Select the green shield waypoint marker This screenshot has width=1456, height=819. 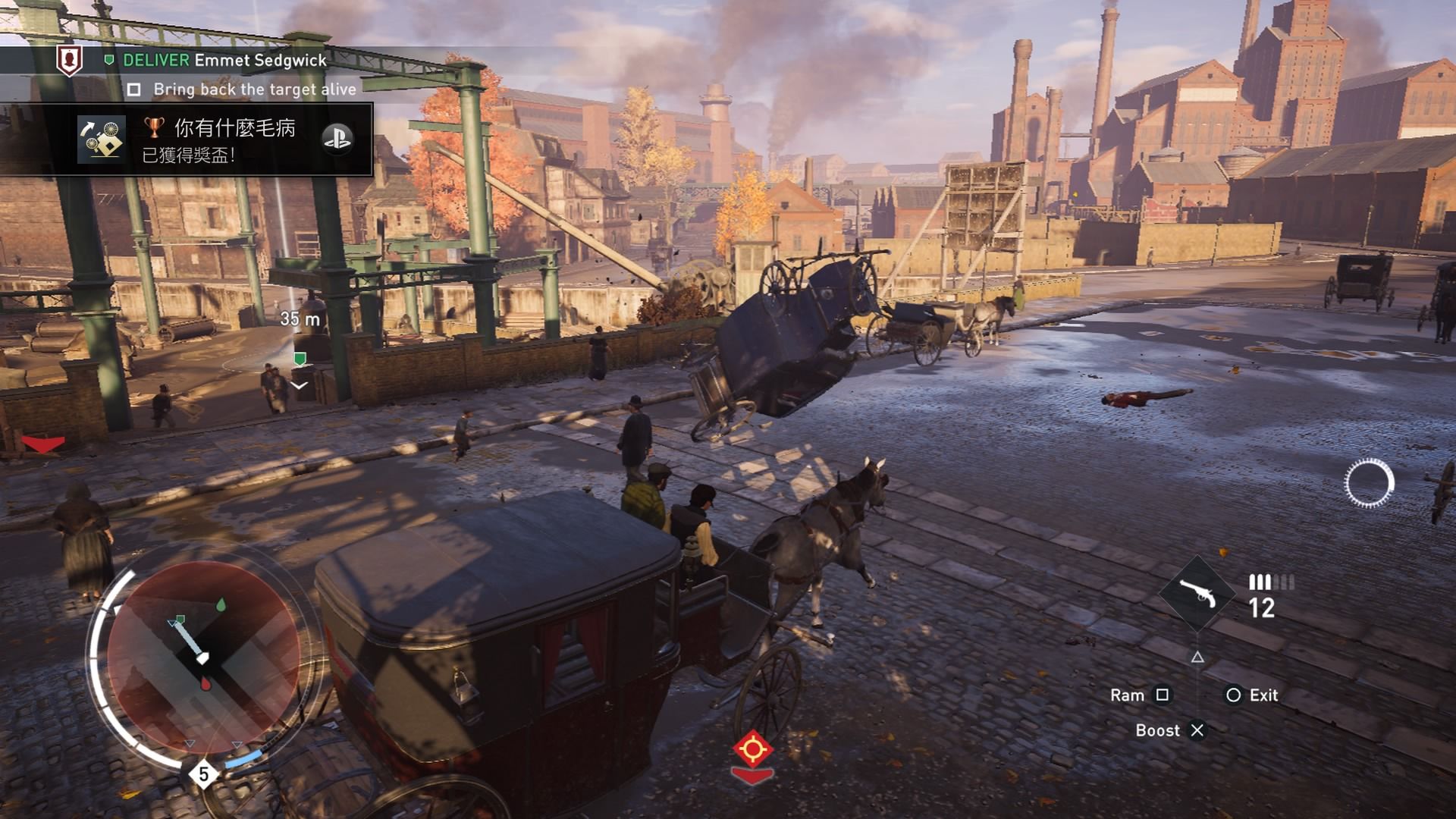300,358
